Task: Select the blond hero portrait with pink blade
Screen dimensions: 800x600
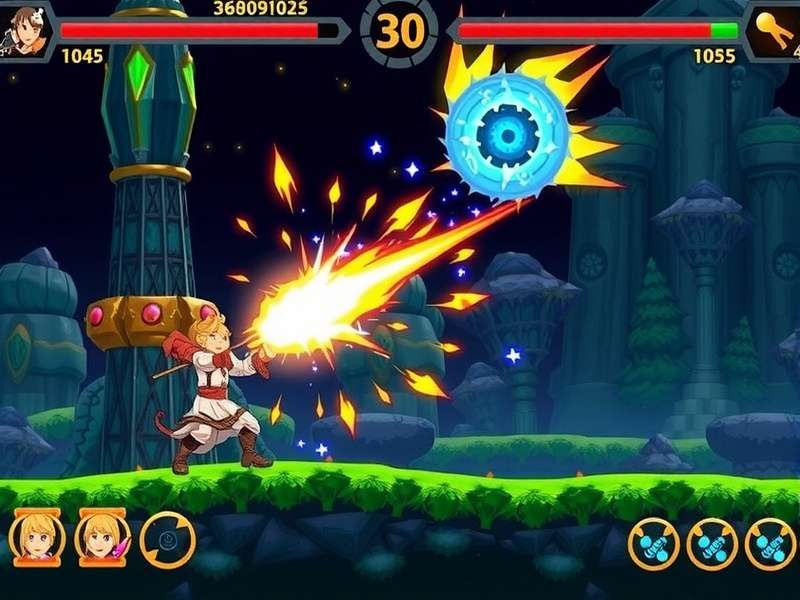Action: (x=102, y=540)
